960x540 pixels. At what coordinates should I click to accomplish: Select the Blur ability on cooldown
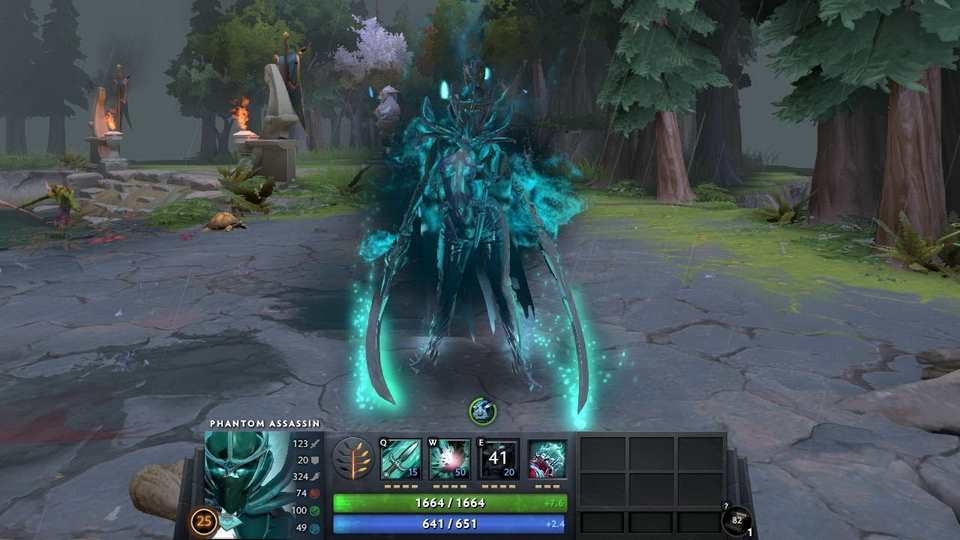click(x=498, y=458)
